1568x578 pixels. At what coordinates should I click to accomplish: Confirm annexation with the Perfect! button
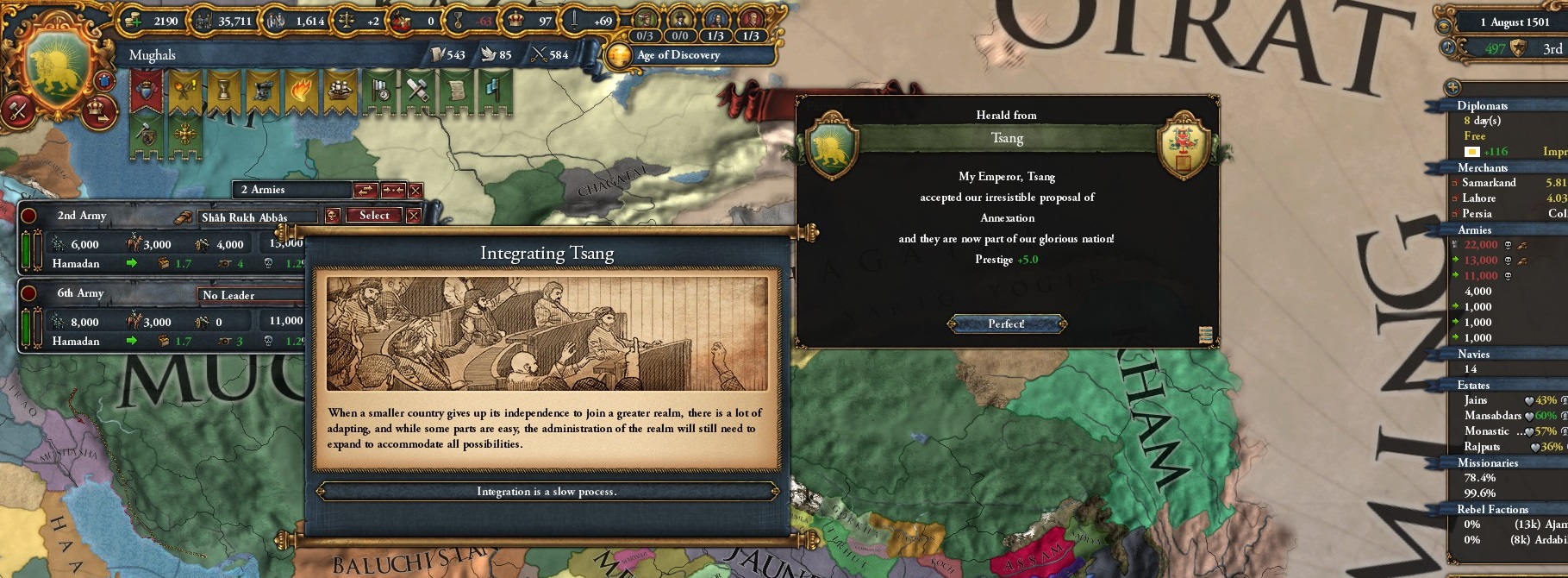point(1007,324)
